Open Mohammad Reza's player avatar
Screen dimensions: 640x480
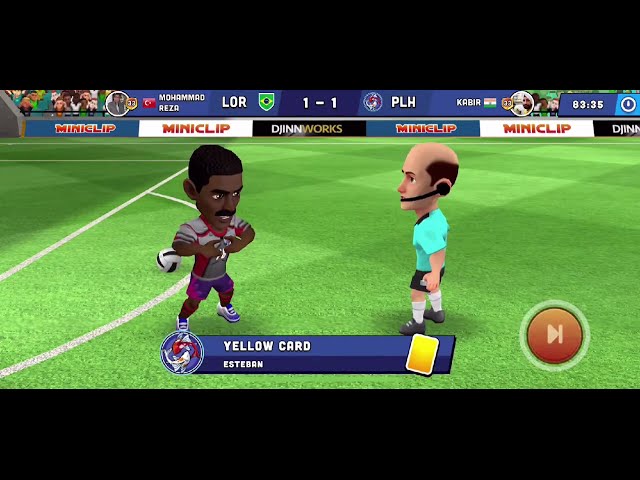[118, 103]
